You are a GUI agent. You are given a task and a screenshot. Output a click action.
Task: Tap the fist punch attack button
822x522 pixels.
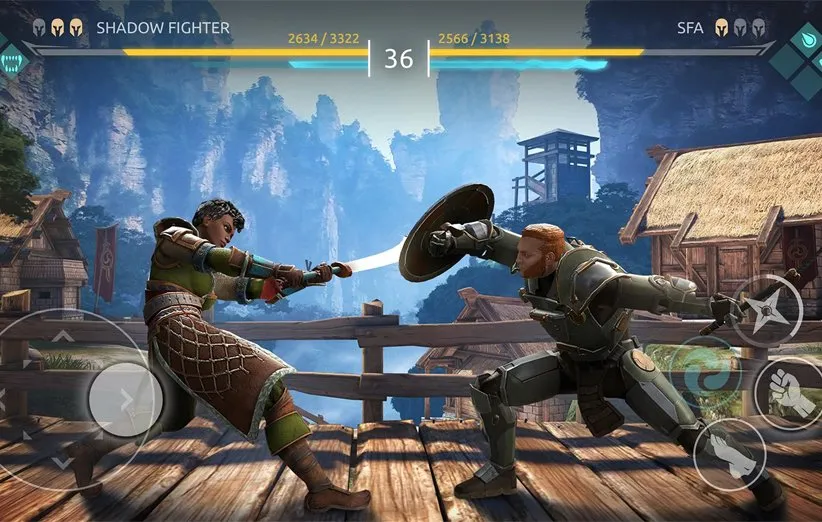tap(786, 391)
